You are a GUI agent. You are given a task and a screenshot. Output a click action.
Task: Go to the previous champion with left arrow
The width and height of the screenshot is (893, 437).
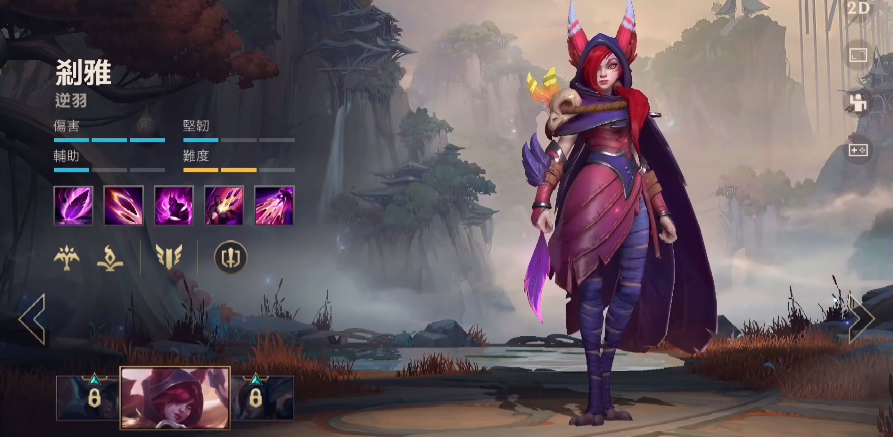(x=32, y=320)
